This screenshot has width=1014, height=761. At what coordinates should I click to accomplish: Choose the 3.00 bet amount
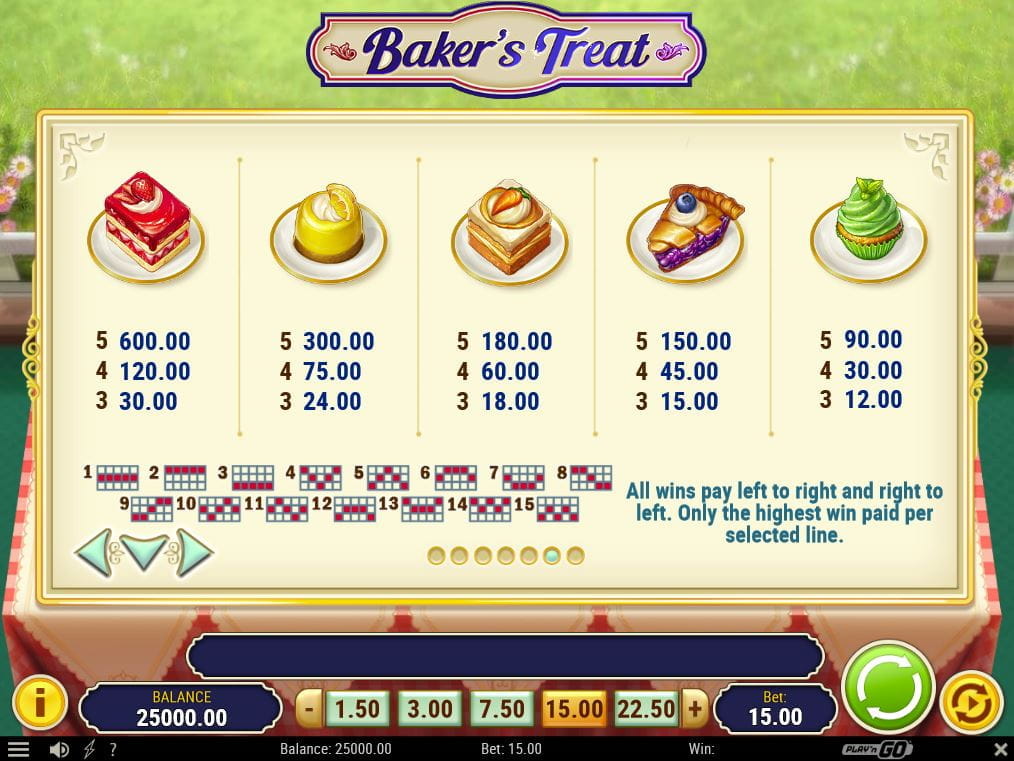[430, 709]
